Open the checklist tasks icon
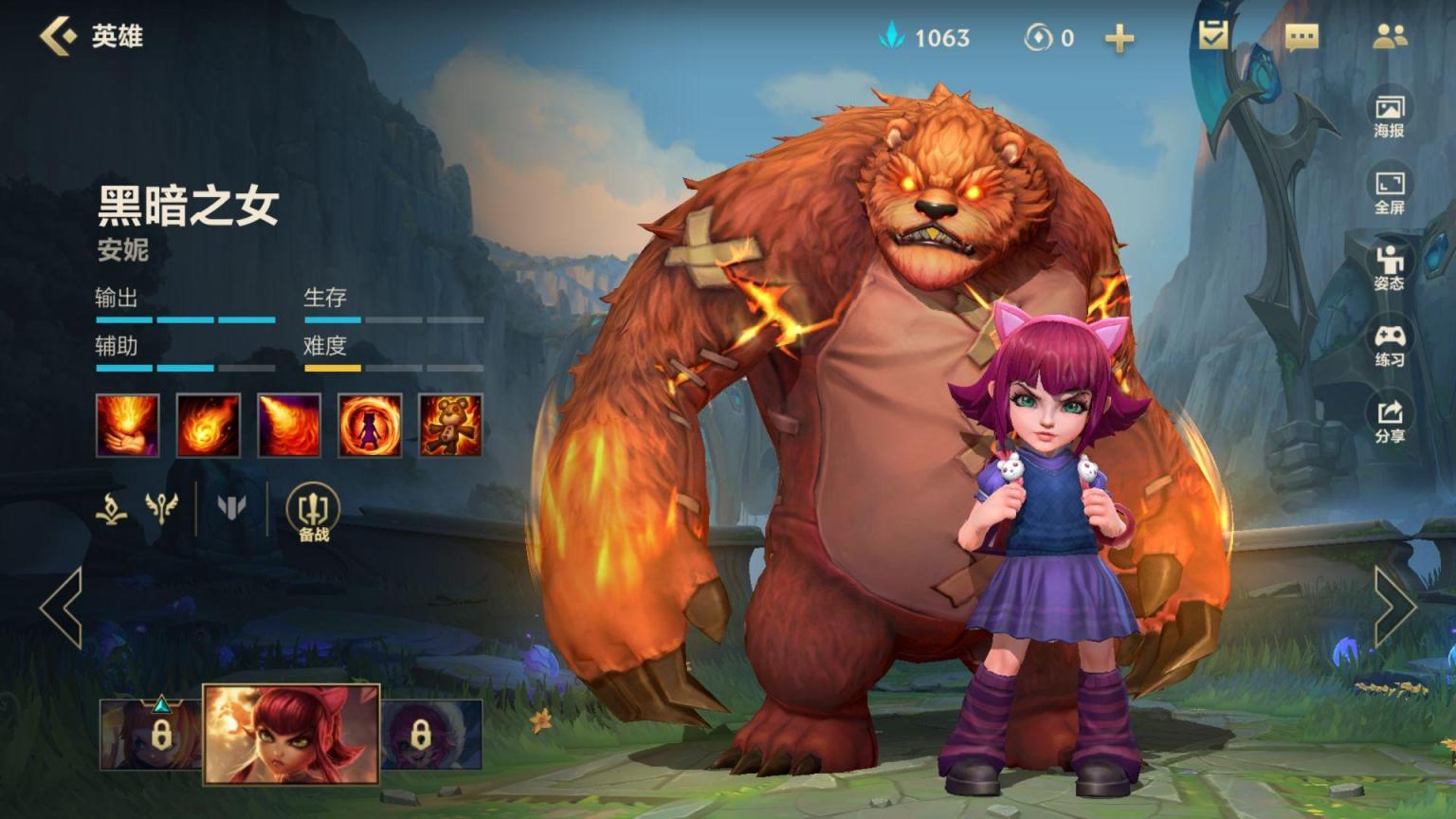1456x819 pixels. [x=1212, y=36]
